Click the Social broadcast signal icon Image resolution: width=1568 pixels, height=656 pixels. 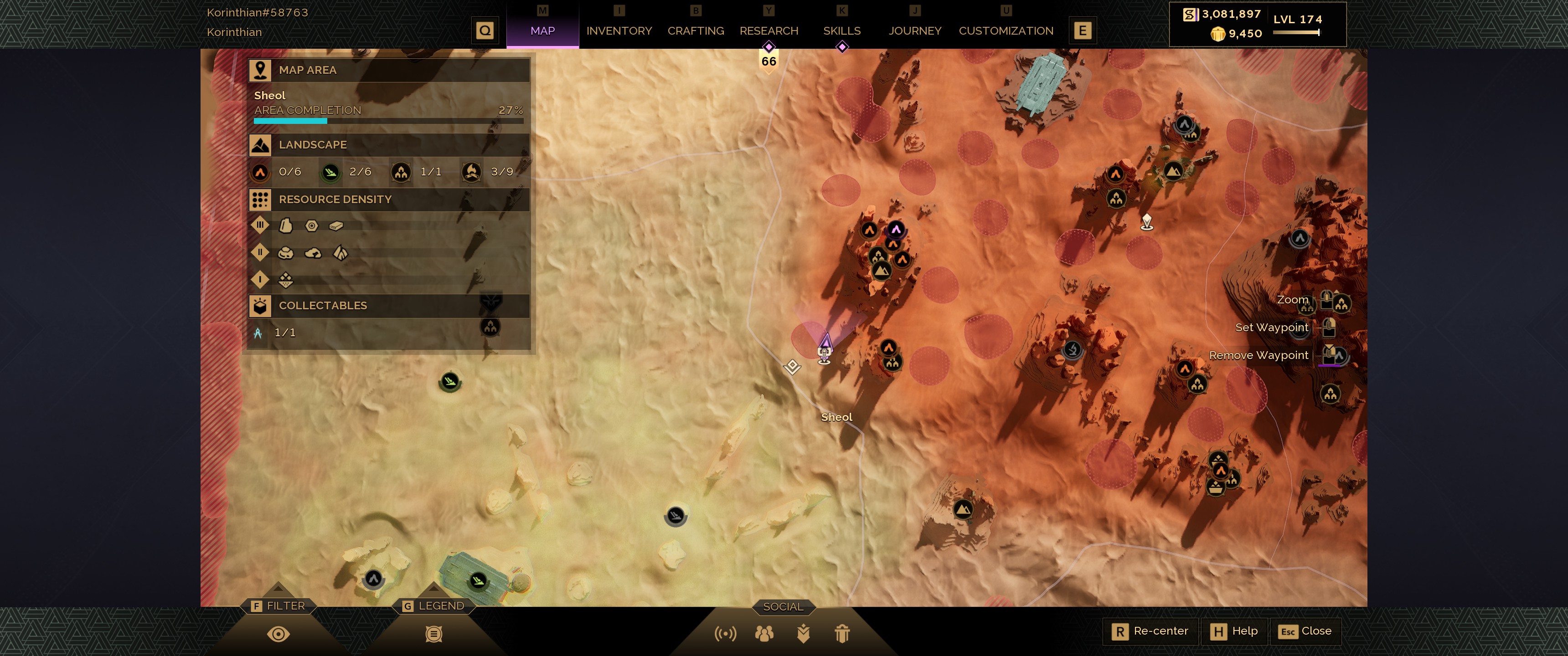[725, 634]
